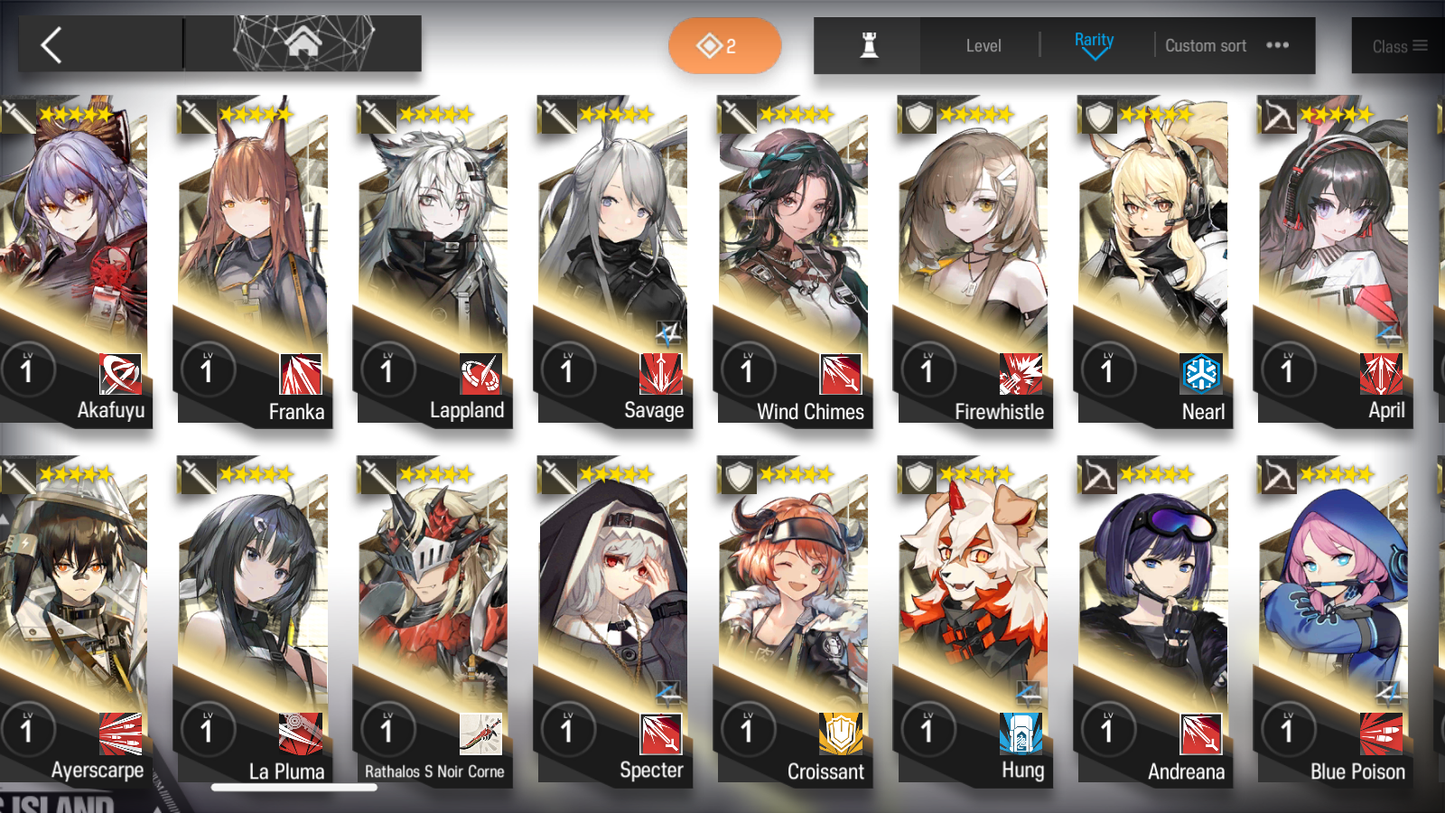Click the orange Originite Prime counter
Screen dimensions: 1445x813
click(x=724, y=45)
